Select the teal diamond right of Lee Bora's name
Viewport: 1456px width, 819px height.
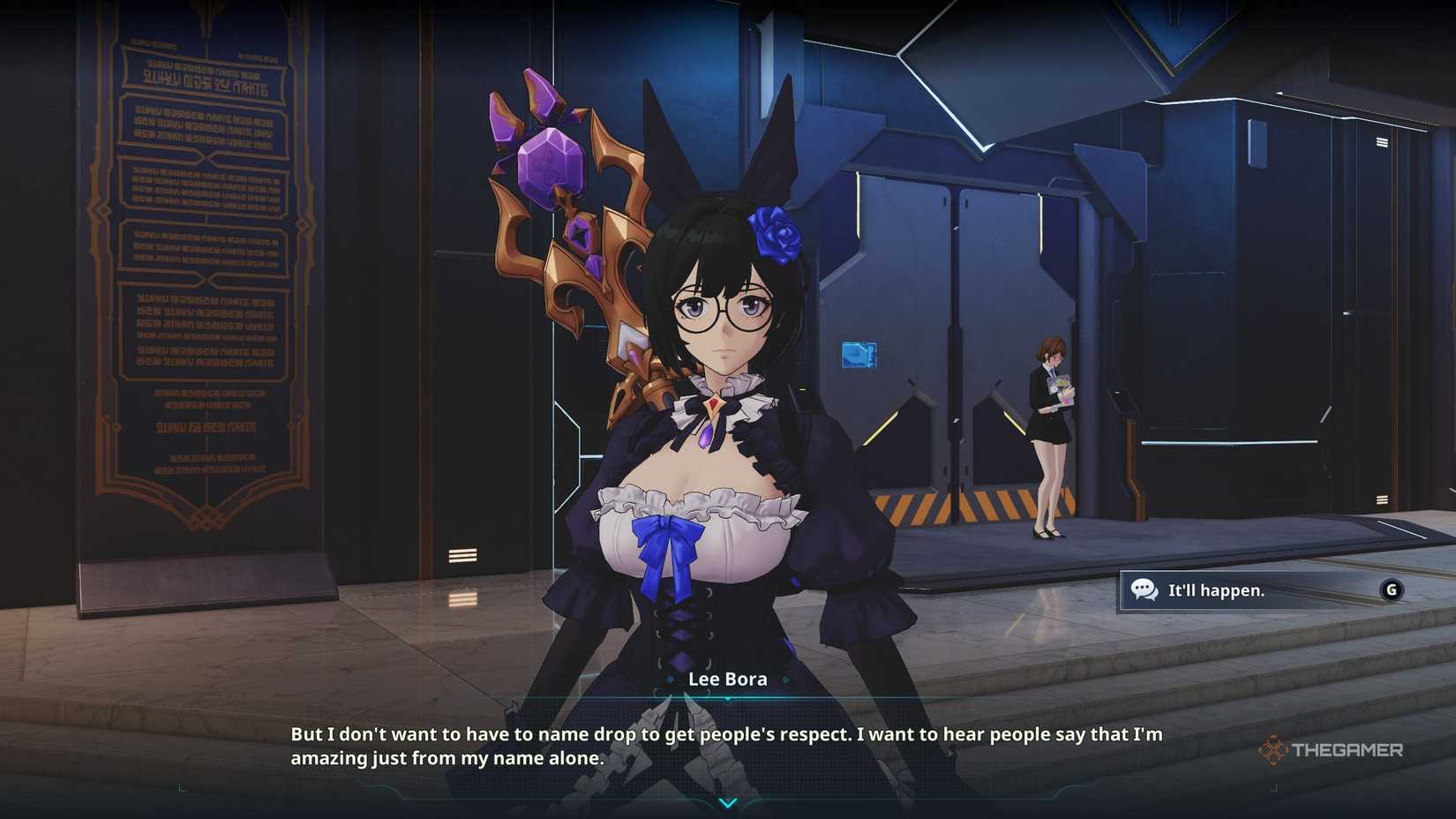[786, 680]
